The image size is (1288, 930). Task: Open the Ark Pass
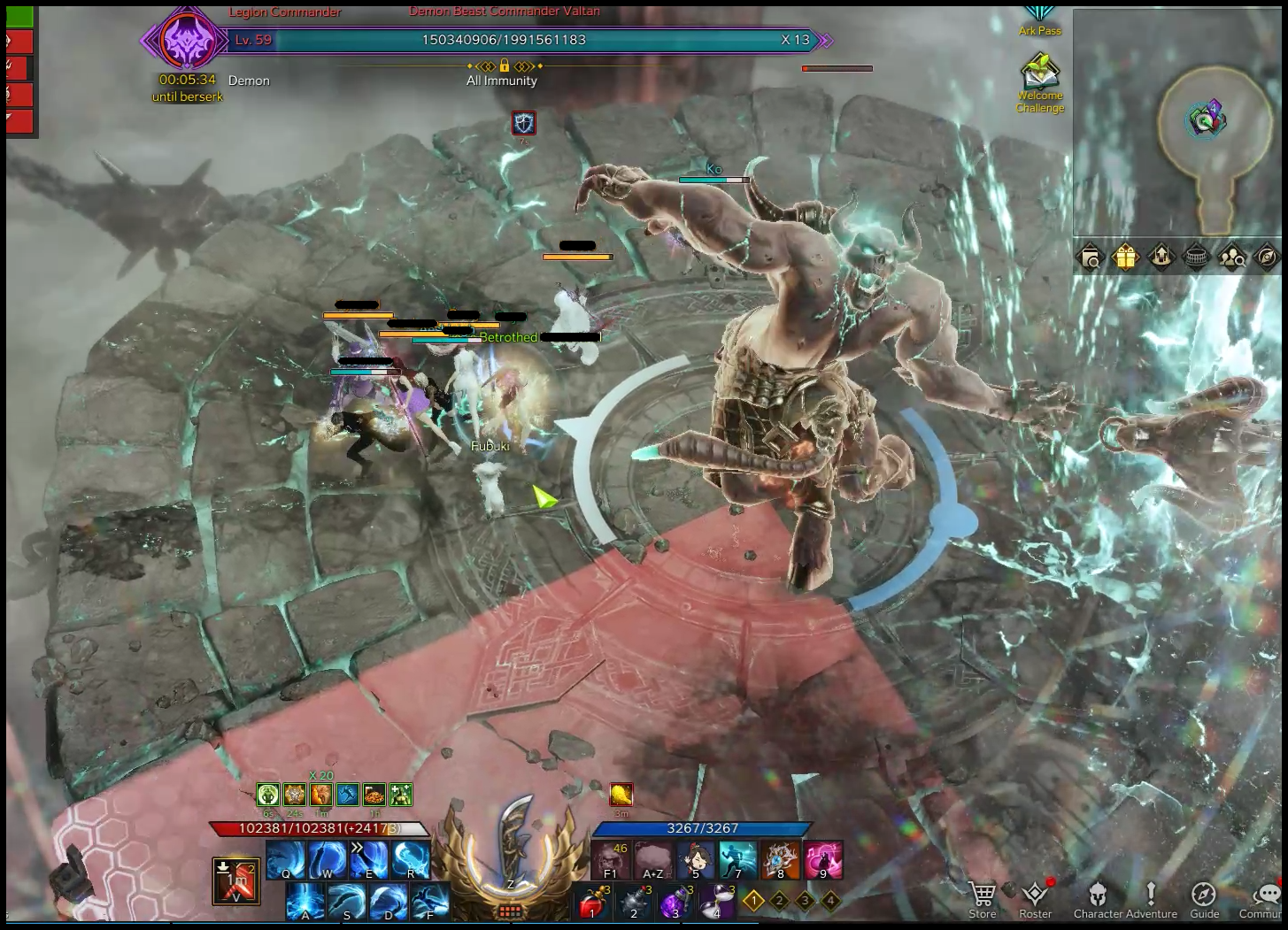pyautogui.click(x=1039, y=18)
